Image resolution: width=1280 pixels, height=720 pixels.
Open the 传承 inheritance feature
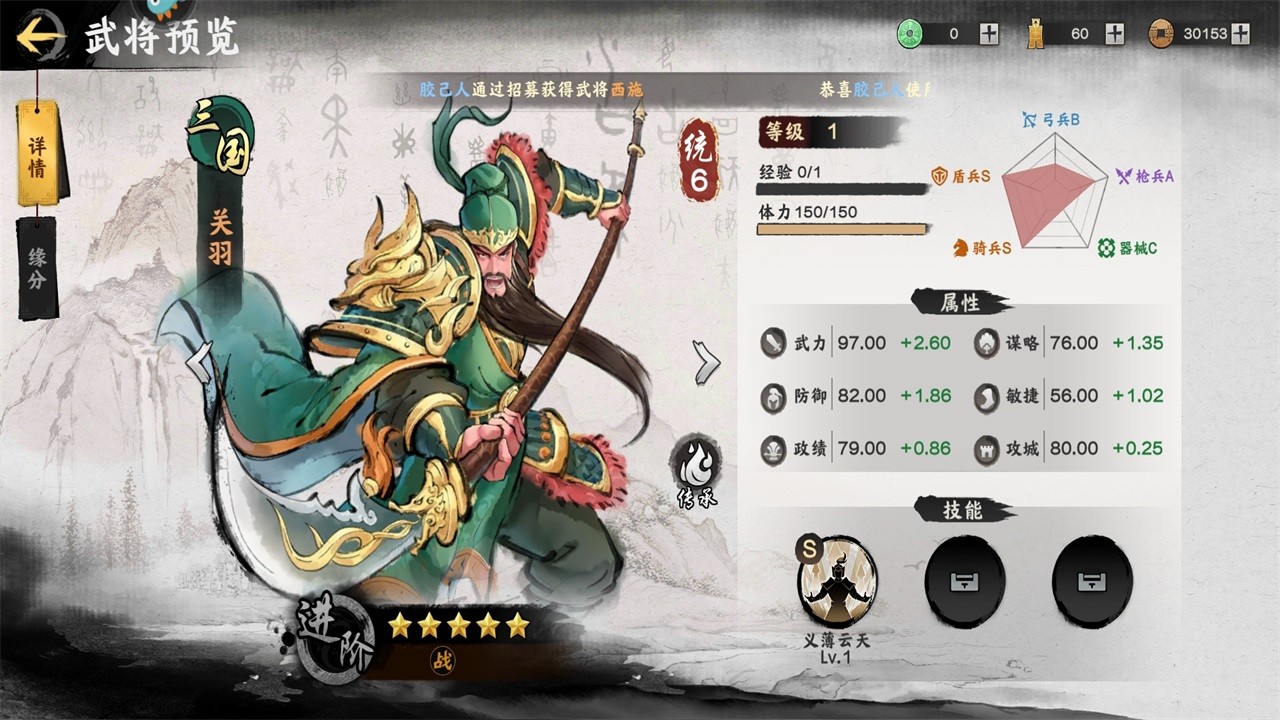pos(694,470)
